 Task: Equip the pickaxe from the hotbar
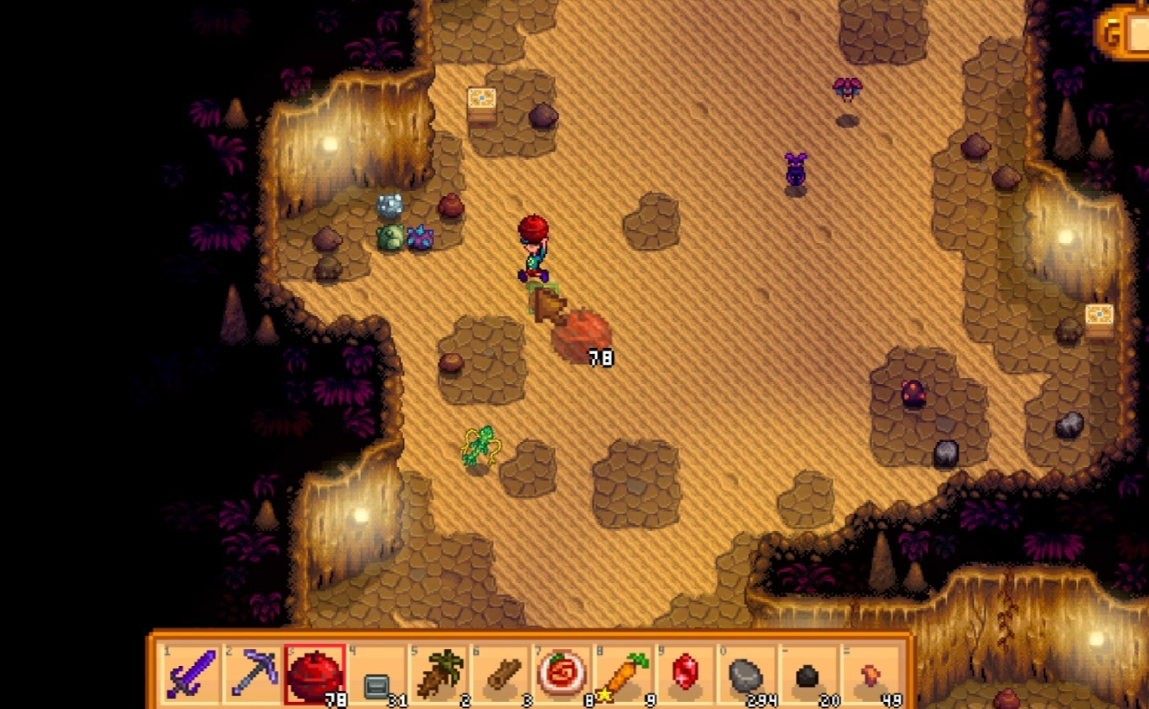coord(253,673)
